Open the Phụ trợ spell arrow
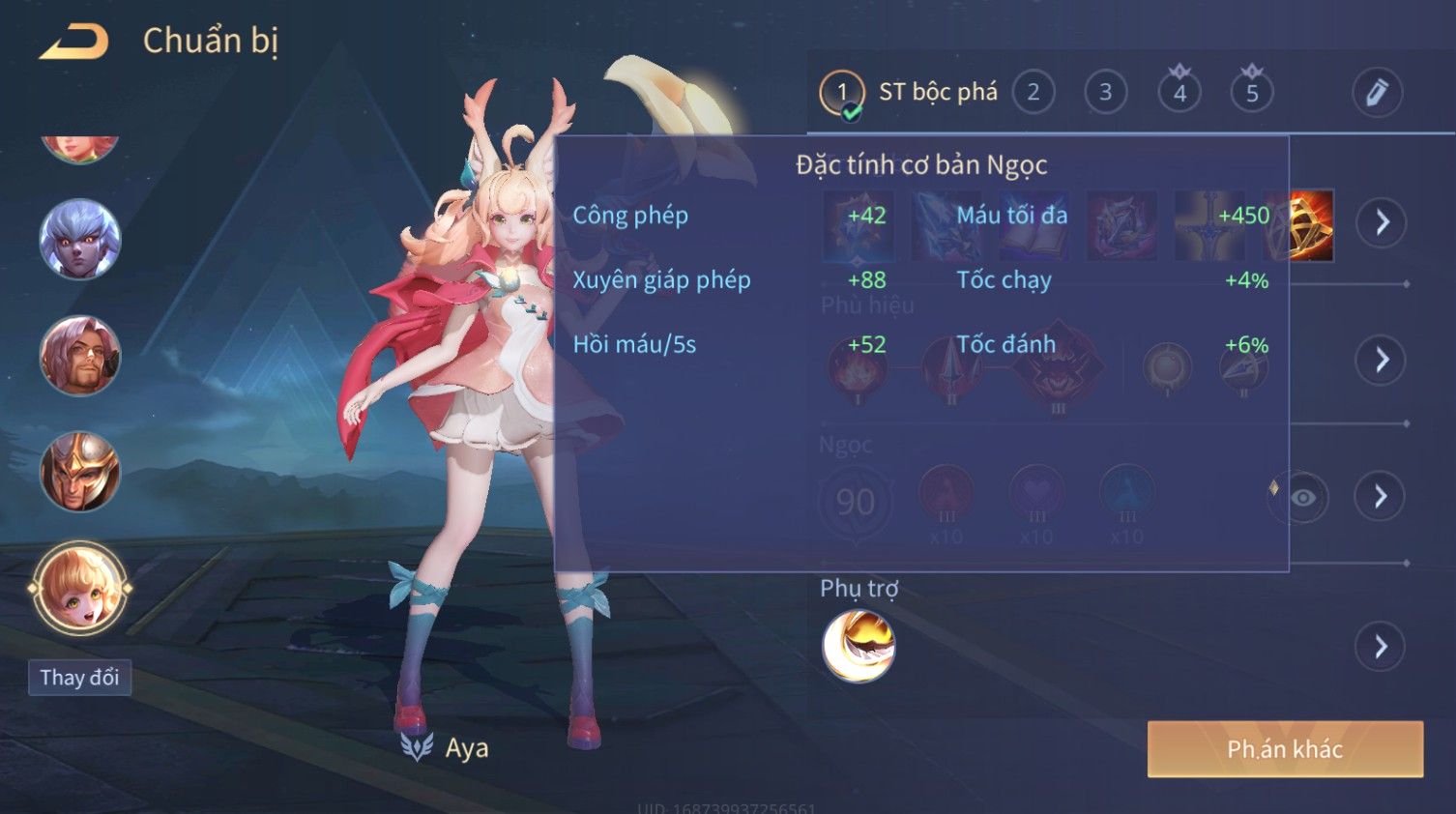Image resolution: width=1456 pixels, height=814 pixels. (x=1381, y=647)
